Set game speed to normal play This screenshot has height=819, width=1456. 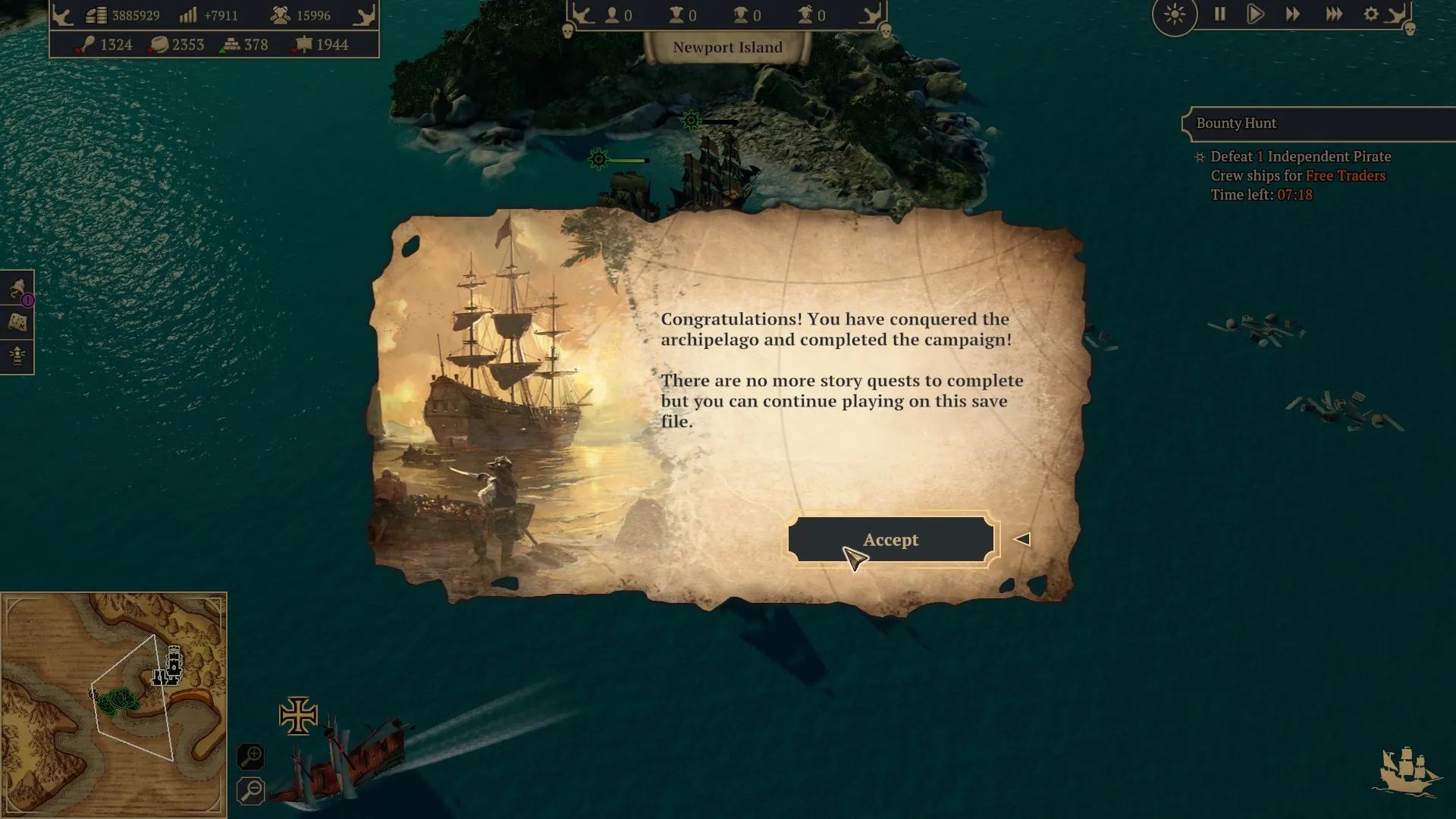pos(1255,14)
